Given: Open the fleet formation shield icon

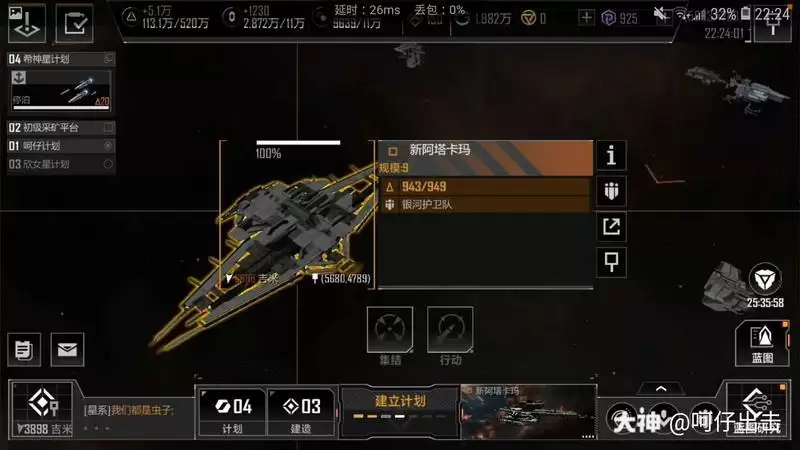Looking at the screenshot, I should pyautogui.click(x=610, y=191).
